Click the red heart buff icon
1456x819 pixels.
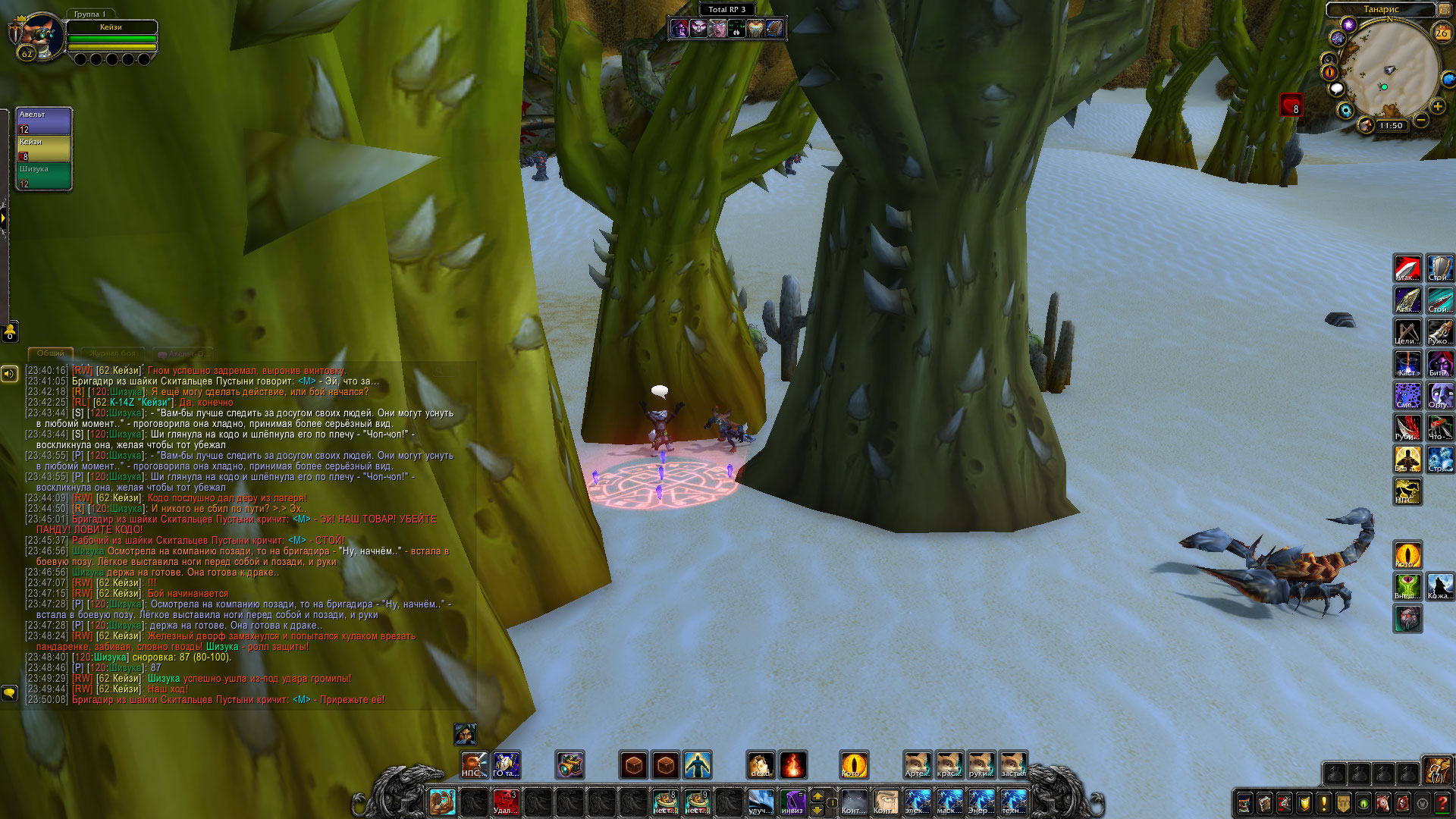pyautogui.click(x=1291, y=105)
